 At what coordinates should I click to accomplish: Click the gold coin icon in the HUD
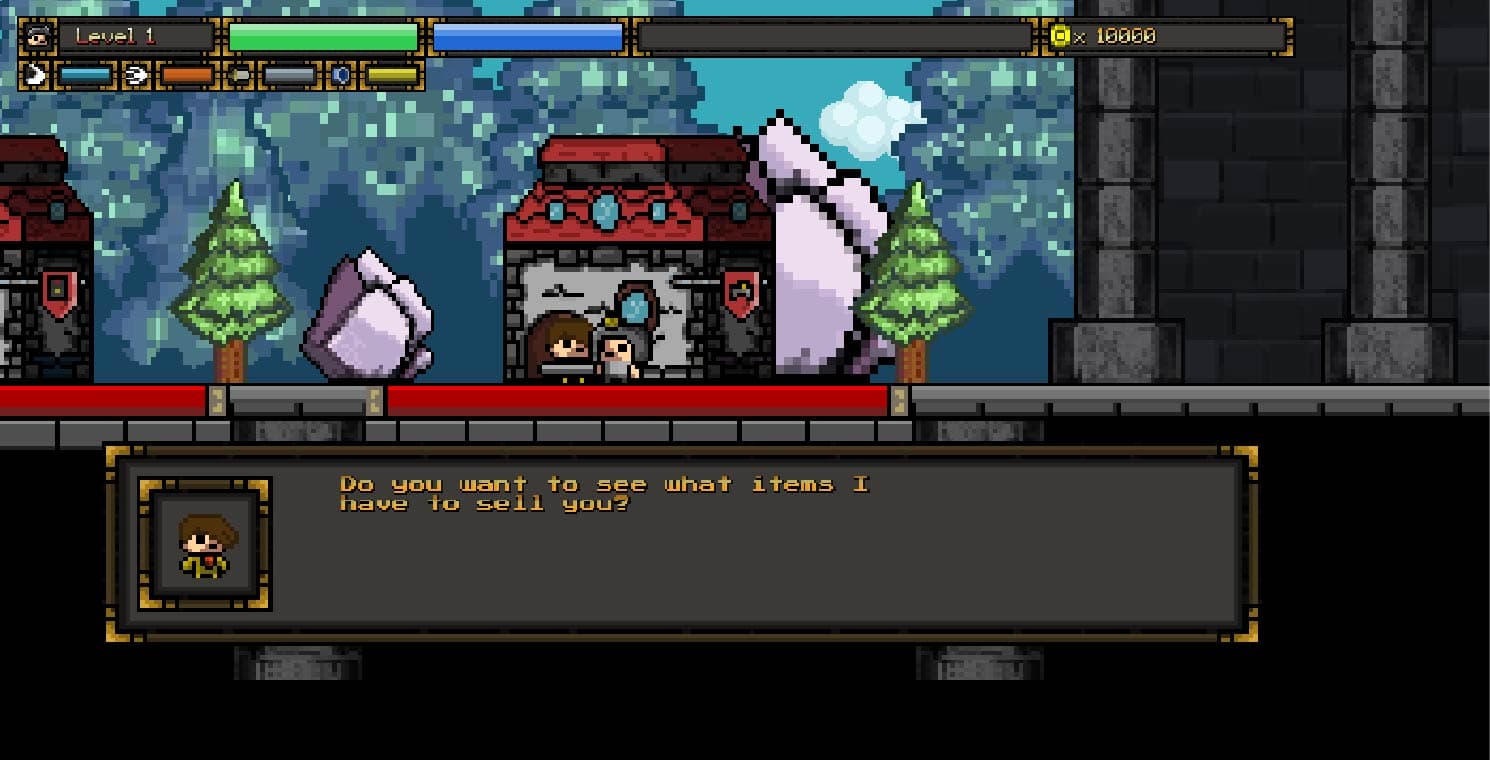click(1060, 37)
